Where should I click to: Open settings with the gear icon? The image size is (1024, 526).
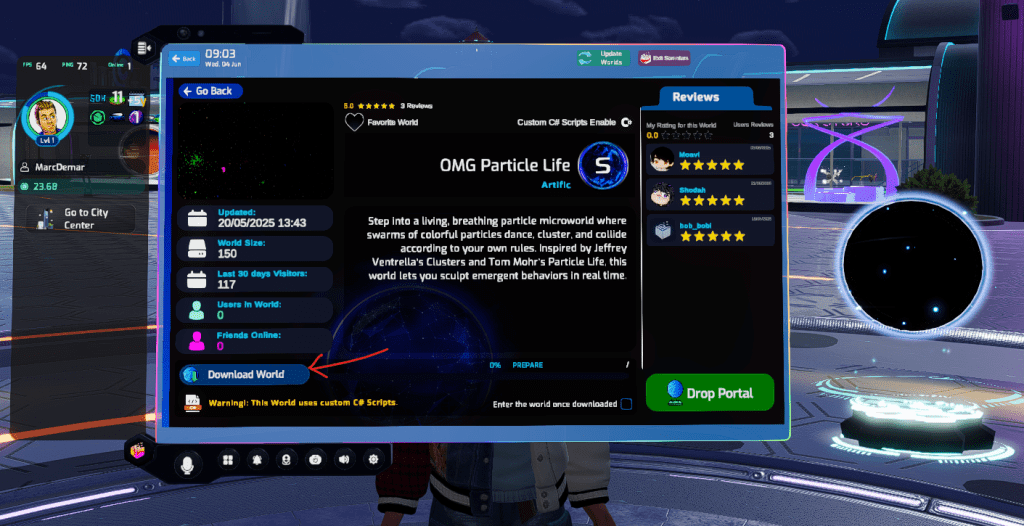click(374, 460)
